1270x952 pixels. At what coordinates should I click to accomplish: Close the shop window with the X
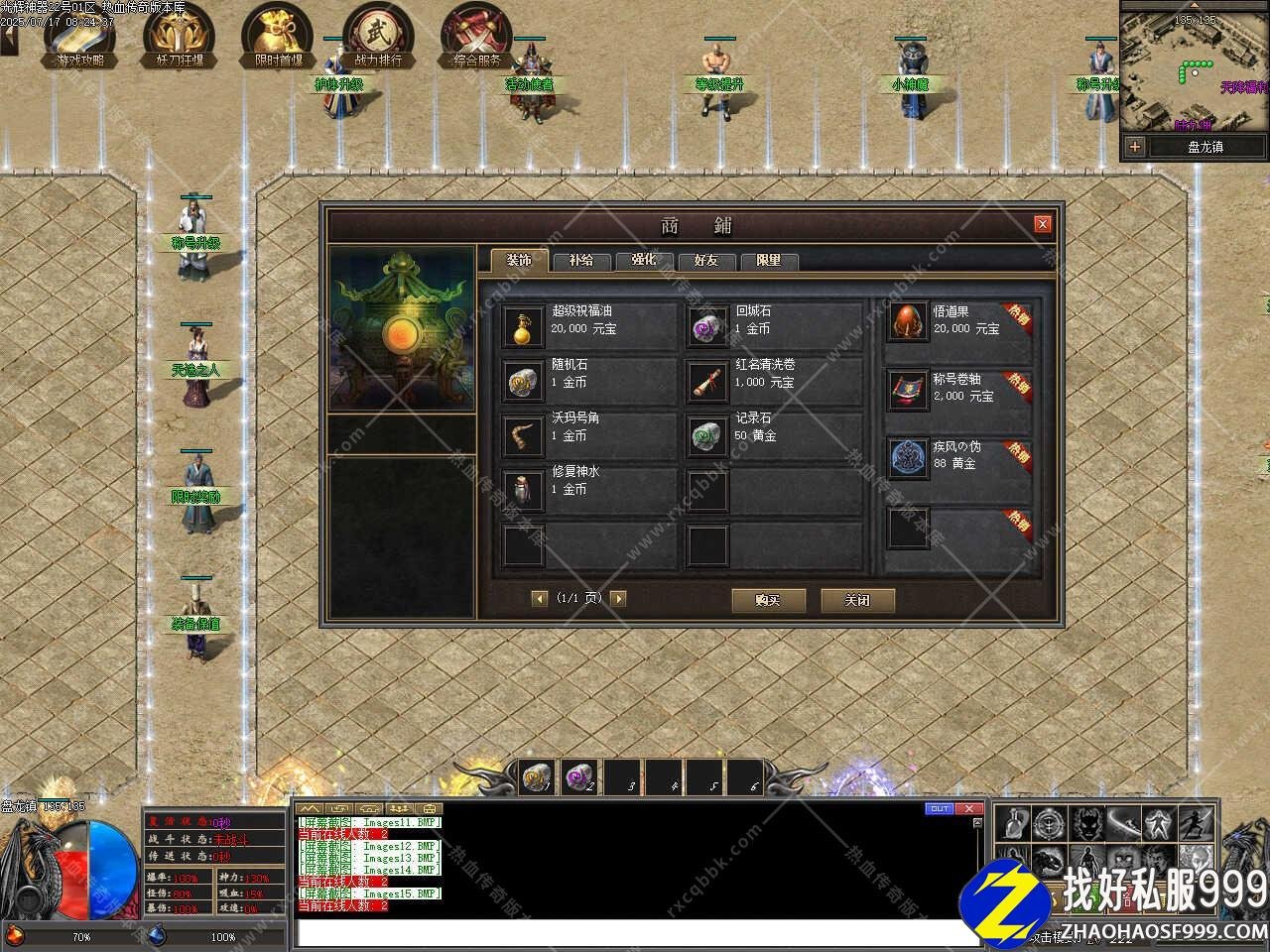tap(1042, 224)
